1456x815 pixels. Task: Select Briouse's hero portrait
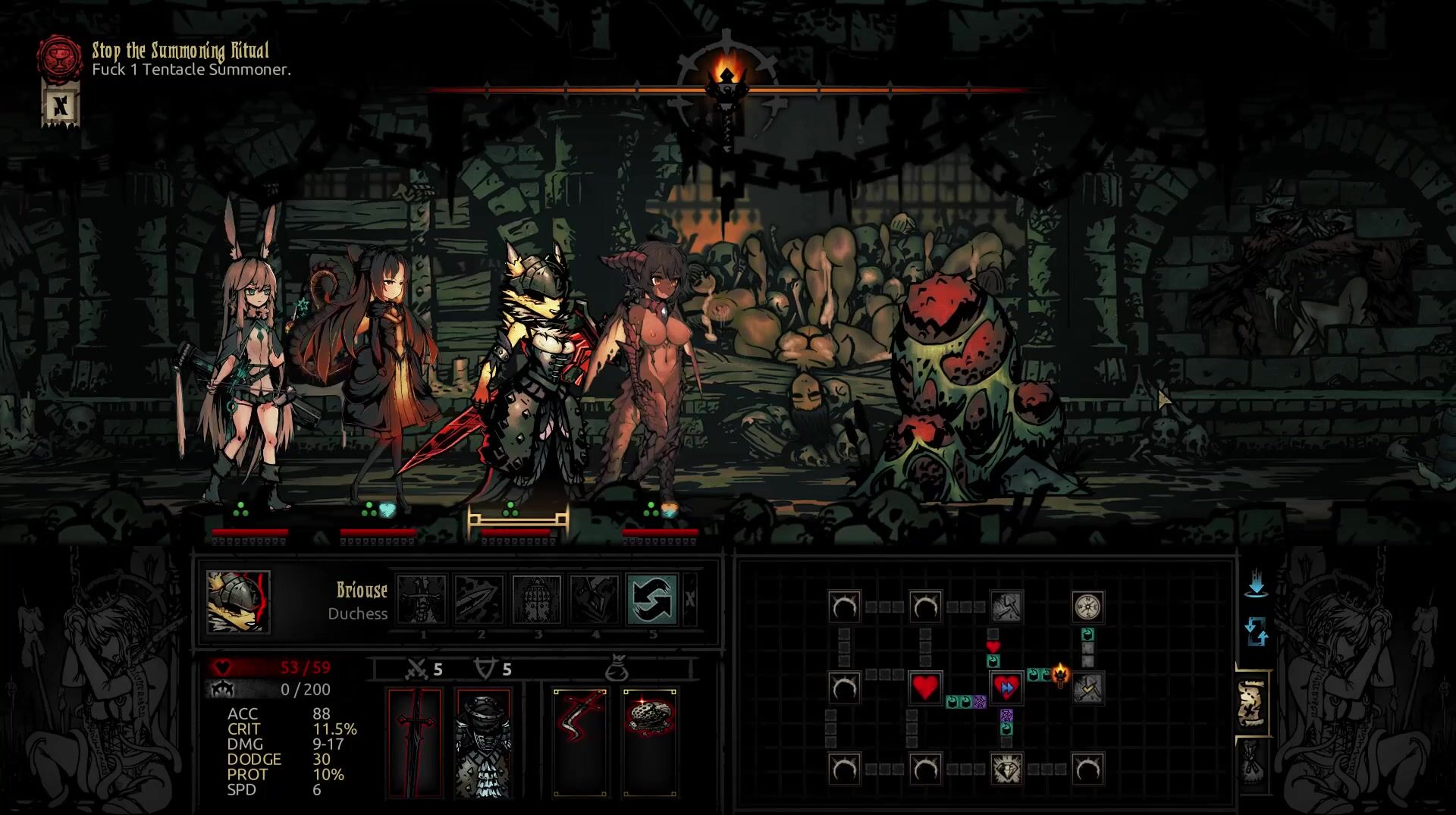(x=238, y=601)
